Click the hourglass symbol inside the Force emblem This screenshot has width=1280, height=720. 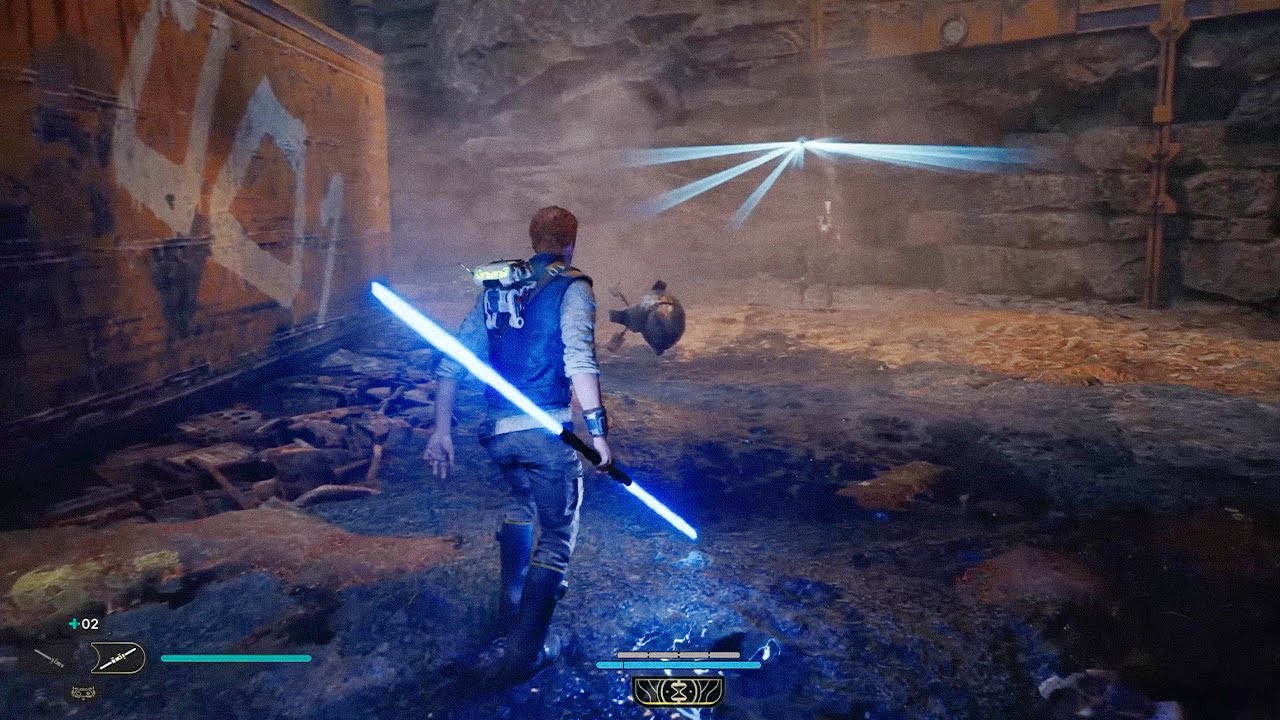click(x=679, y=690)
